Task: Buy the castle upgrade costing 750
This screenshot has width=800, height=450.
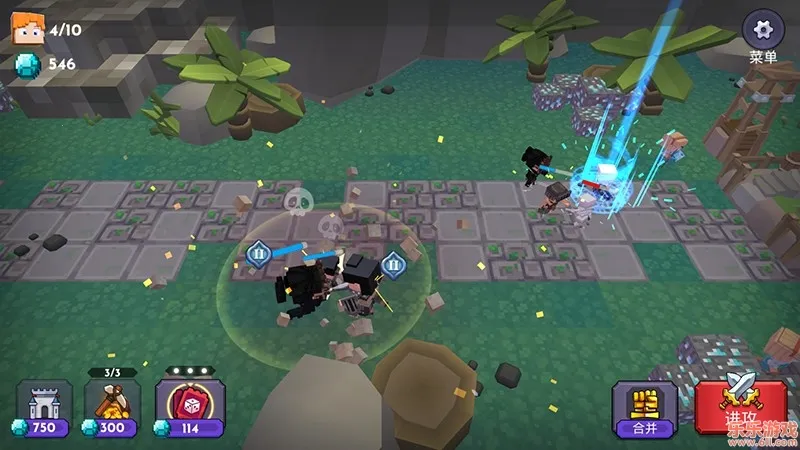Action: pos(44,408)
